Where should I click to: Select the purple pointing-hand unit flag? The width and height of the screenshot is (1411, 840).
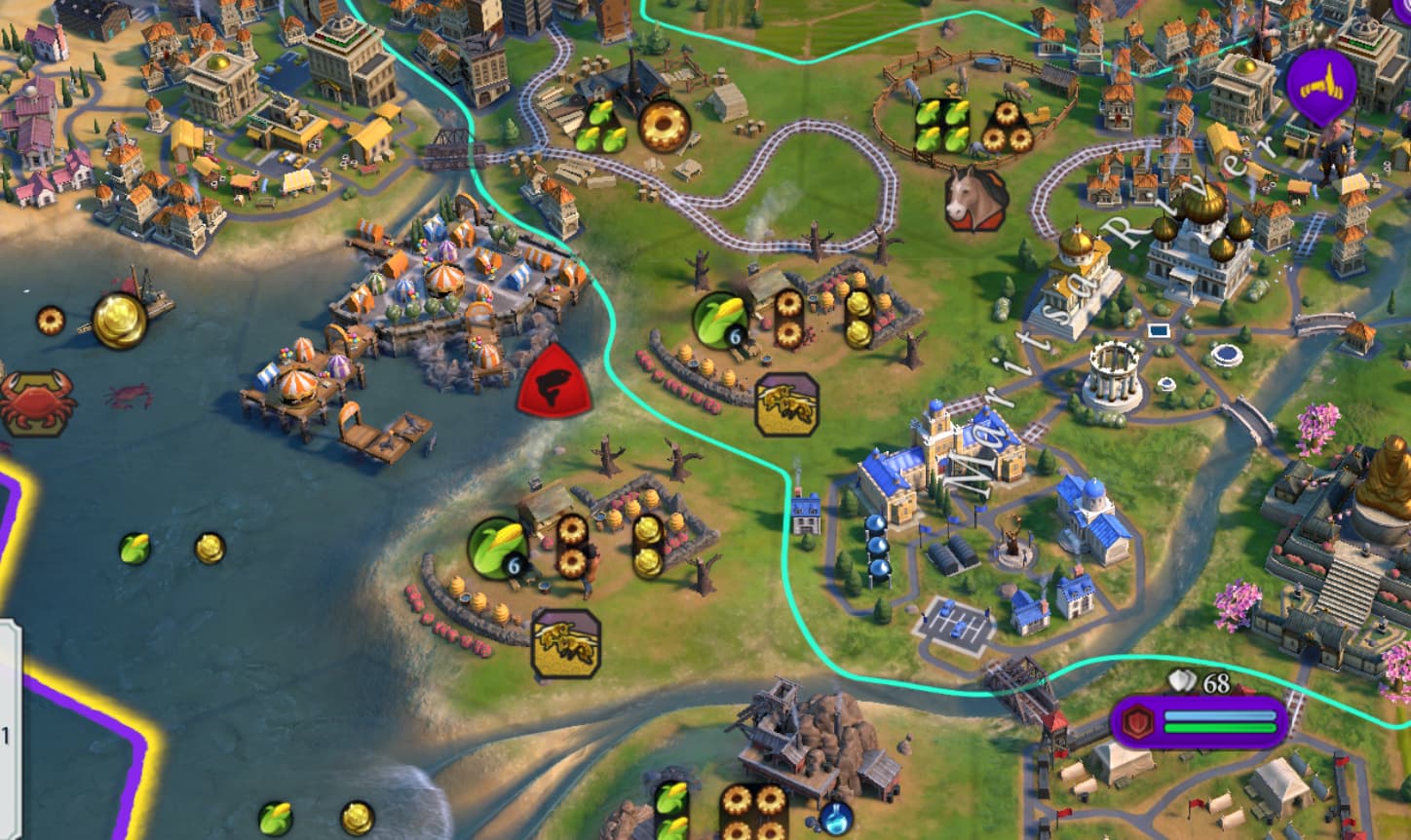tap(1320, 86)
